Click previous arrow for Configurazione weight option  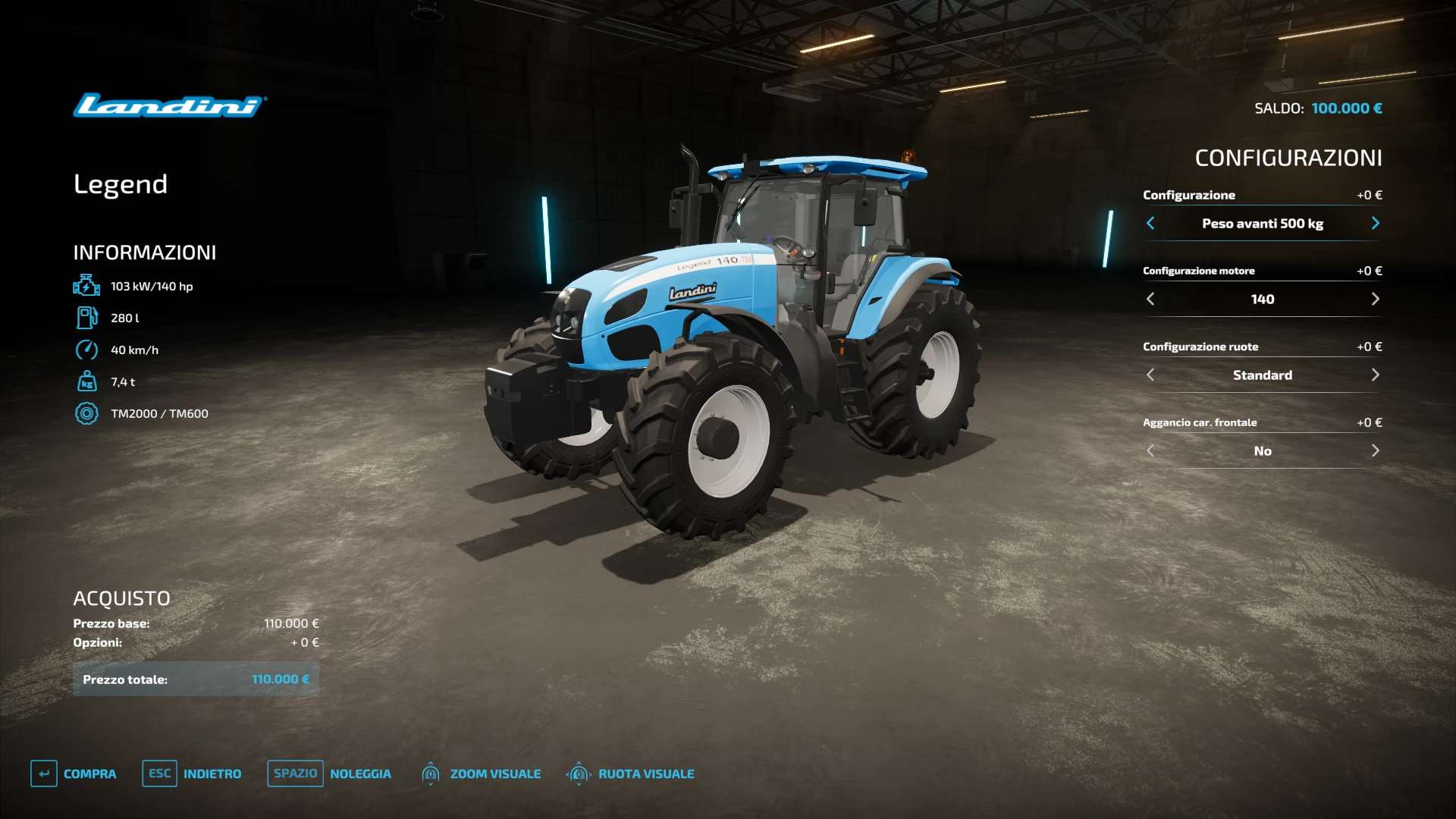pyautogui.click(x=1150, y=223)
